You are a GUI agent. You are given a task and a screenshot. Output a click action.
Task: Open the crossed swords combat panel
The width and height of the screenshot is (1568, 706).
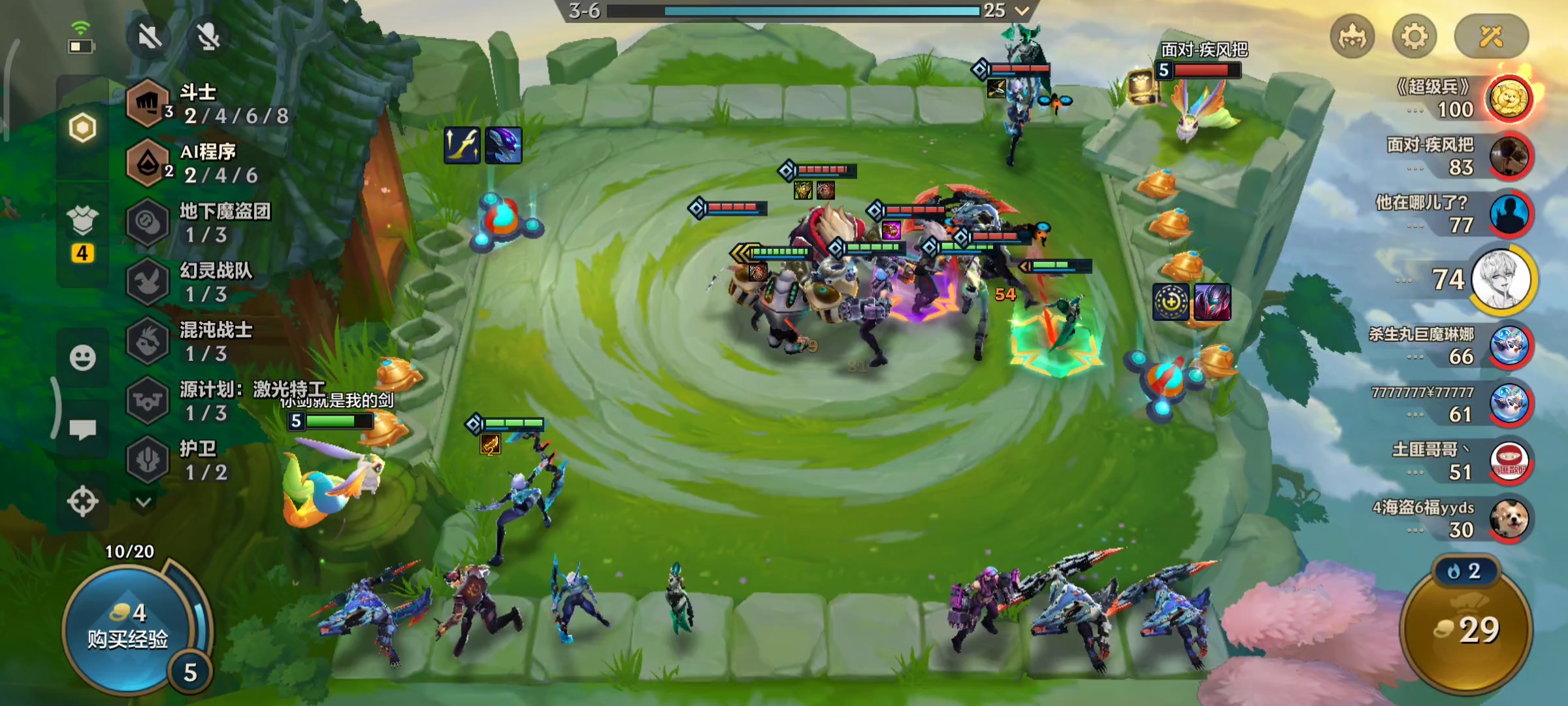[x=1491, y=37]
